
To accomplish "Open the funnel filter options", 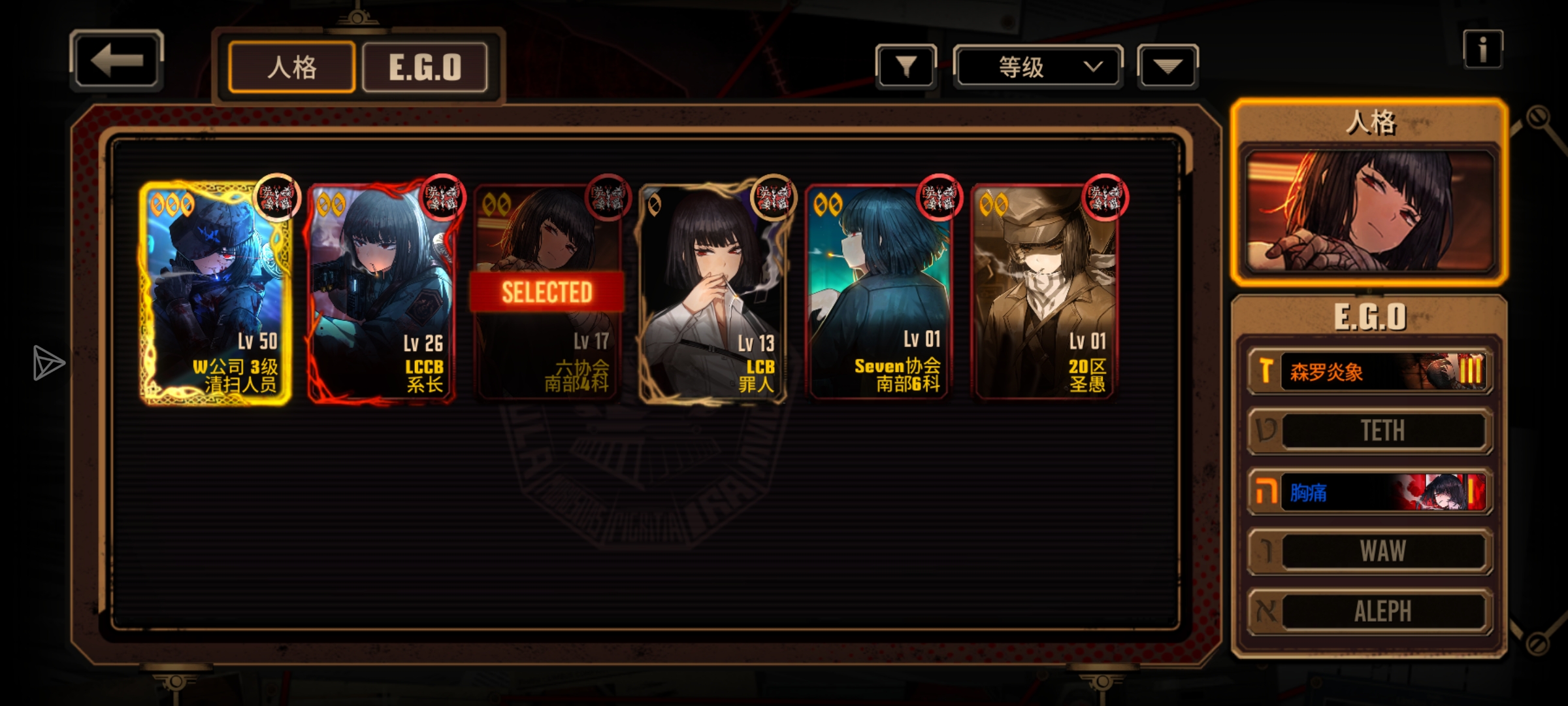I will (x=906, y=66).
